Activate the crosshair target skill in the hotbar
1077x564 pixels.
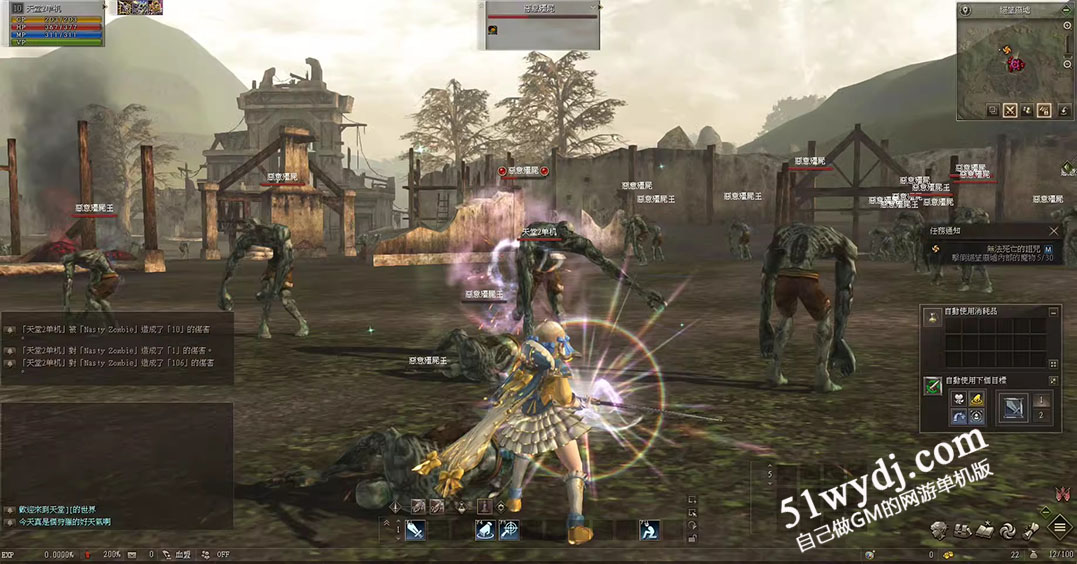(x=510, y=531)
